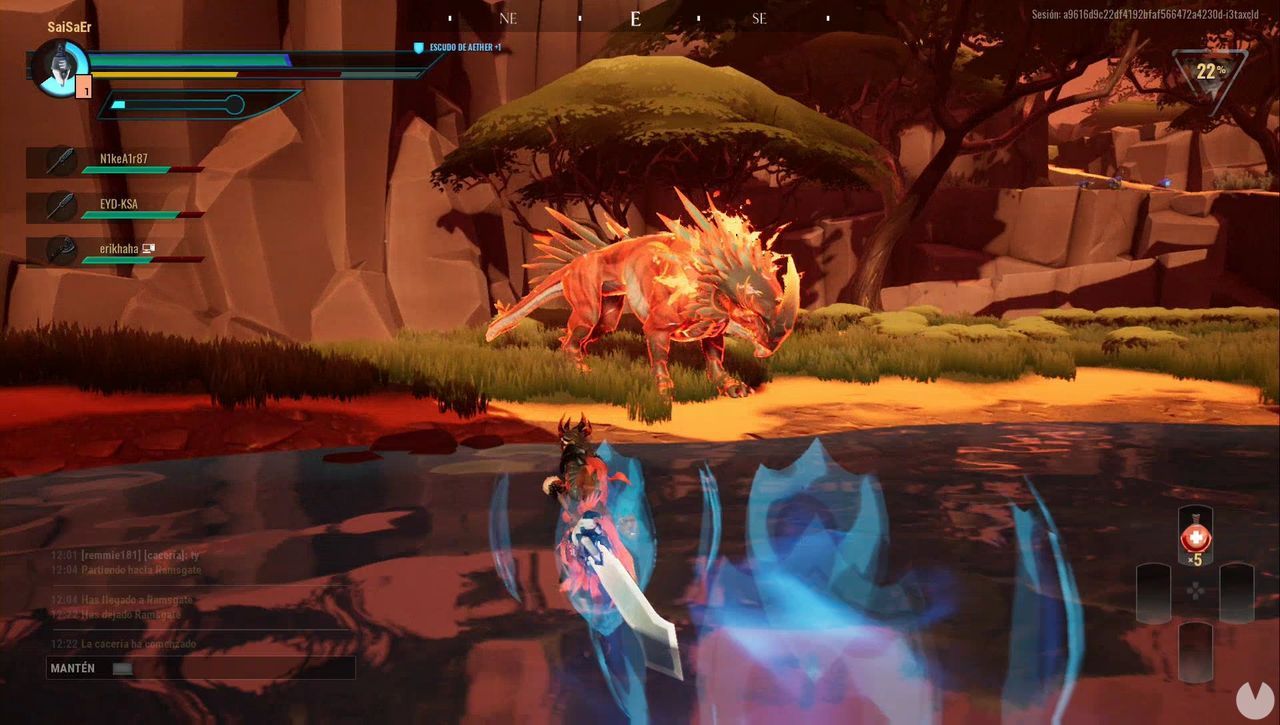Click the keyboard key icon beside MANTÉN
The image size is (1280, 725).
122,668
